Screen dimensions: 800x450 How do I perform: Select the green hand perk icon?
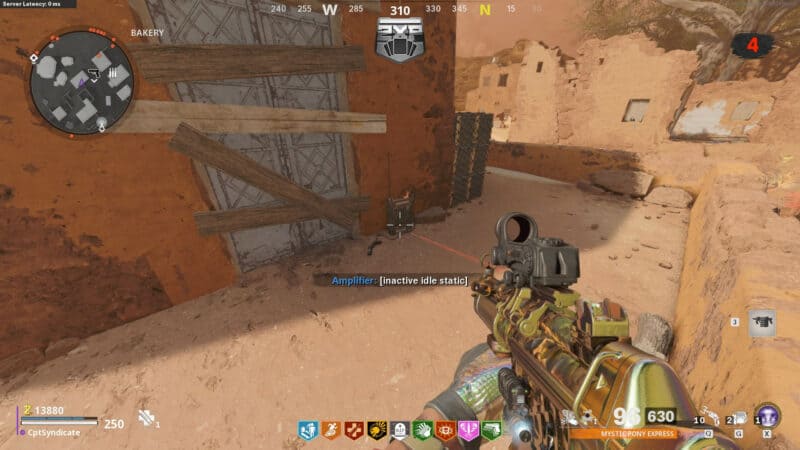point(422,430)
